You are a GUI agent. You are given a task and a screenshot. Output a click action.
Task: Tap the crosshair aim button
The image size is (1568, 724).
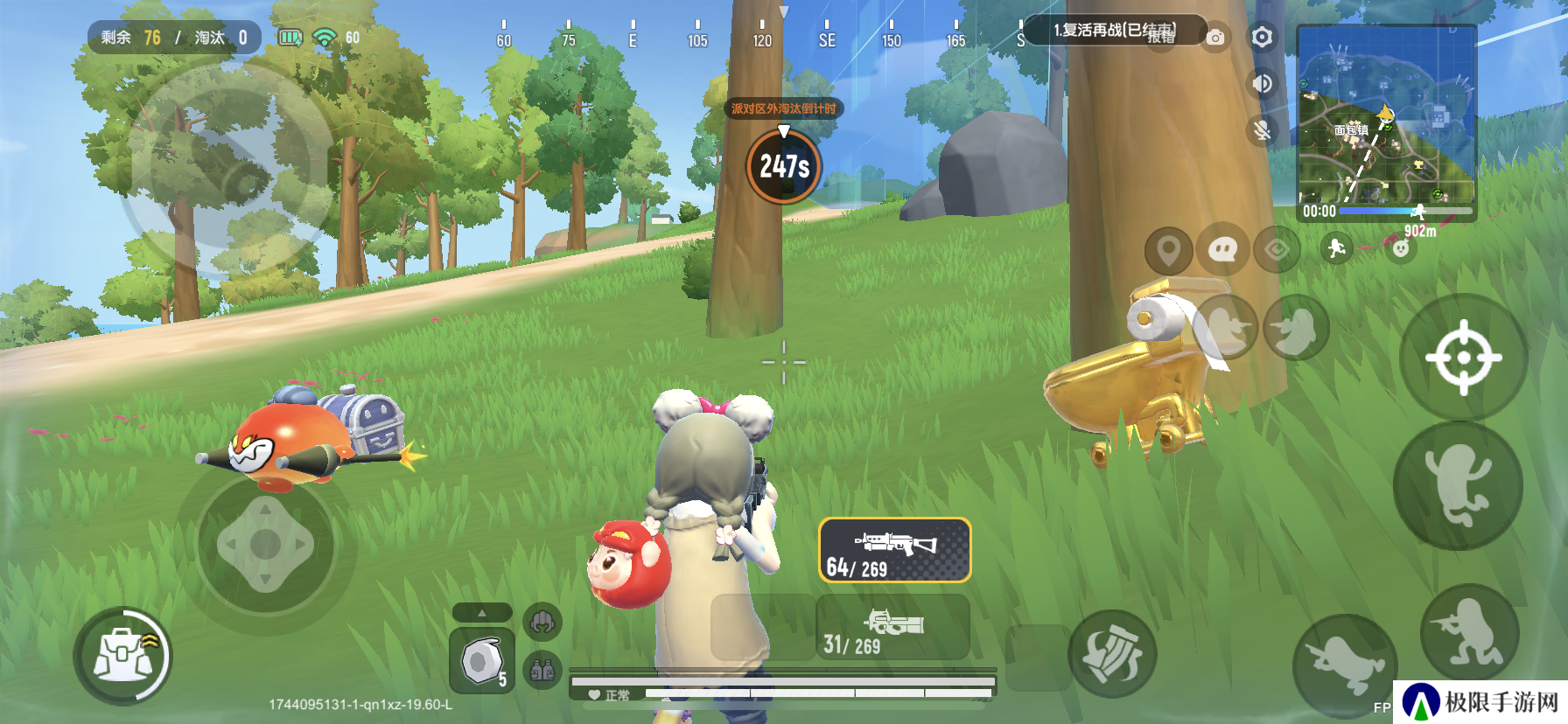point(1463,358)
